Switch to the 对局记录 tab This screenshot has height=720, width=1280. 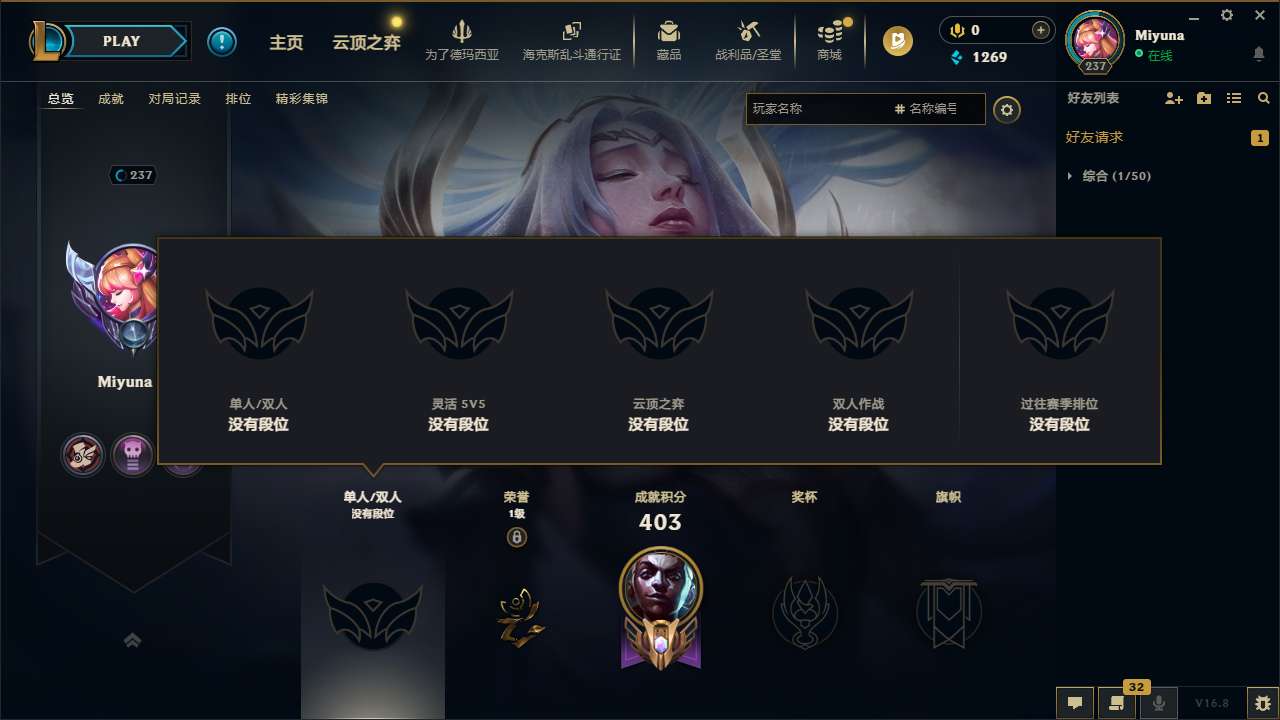174,98
